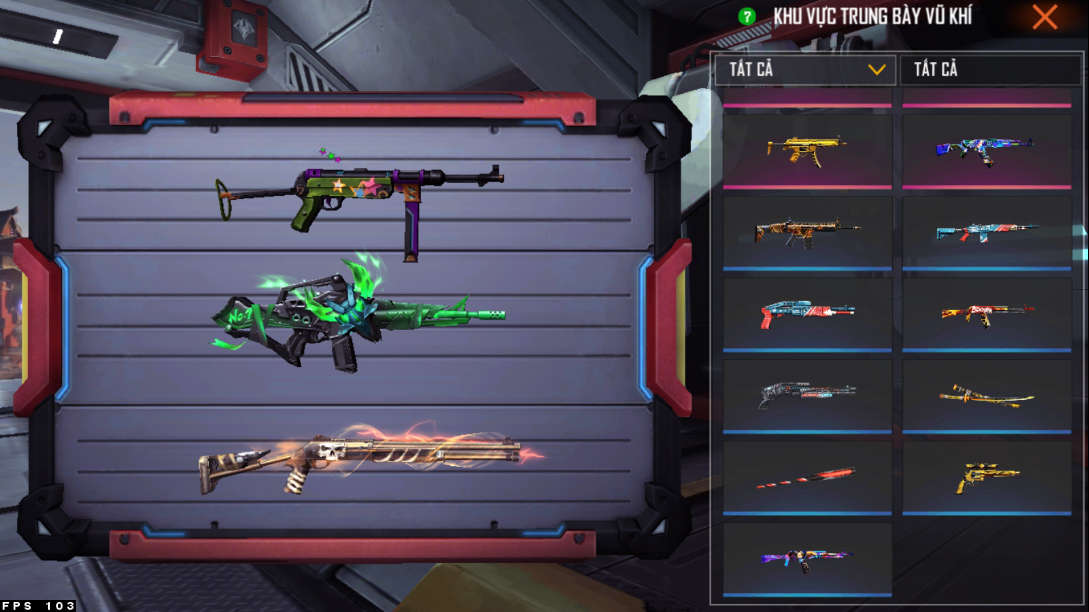
Task: Select the golden MP5 skin thumbnail
Action: point(806,149)
